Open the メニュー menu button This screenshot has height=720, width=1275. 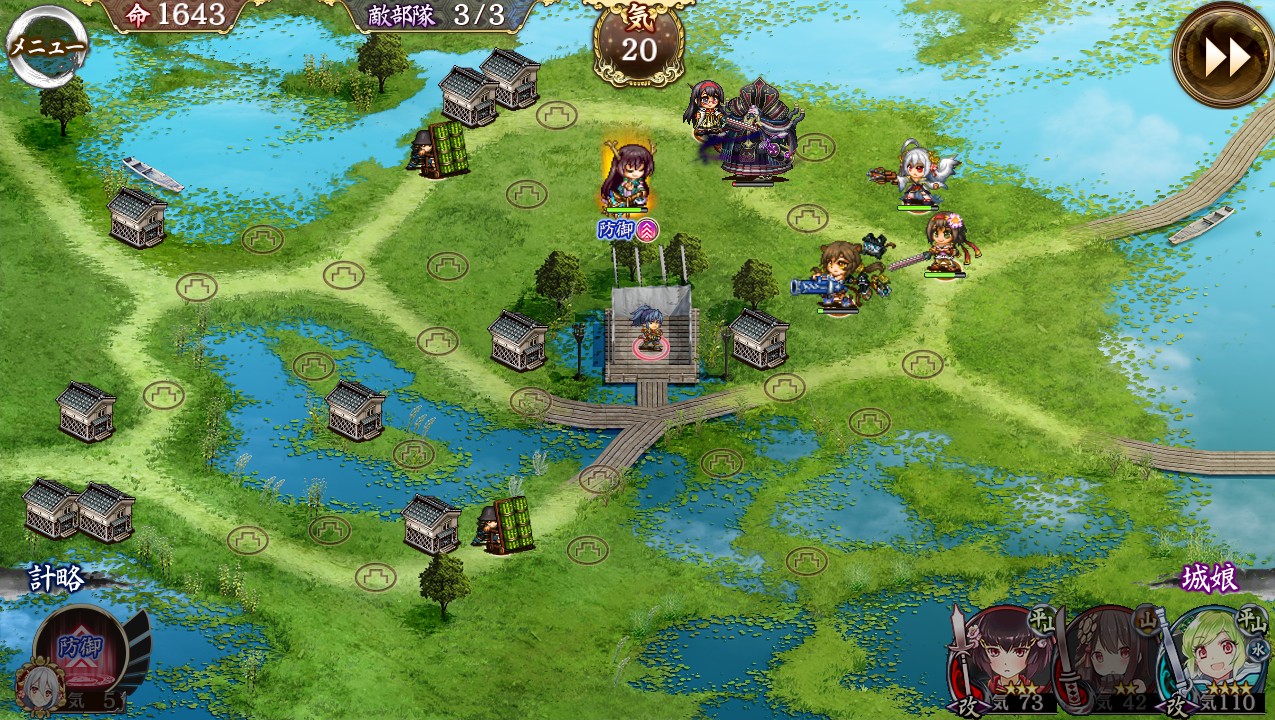click(x=46, y=46)
